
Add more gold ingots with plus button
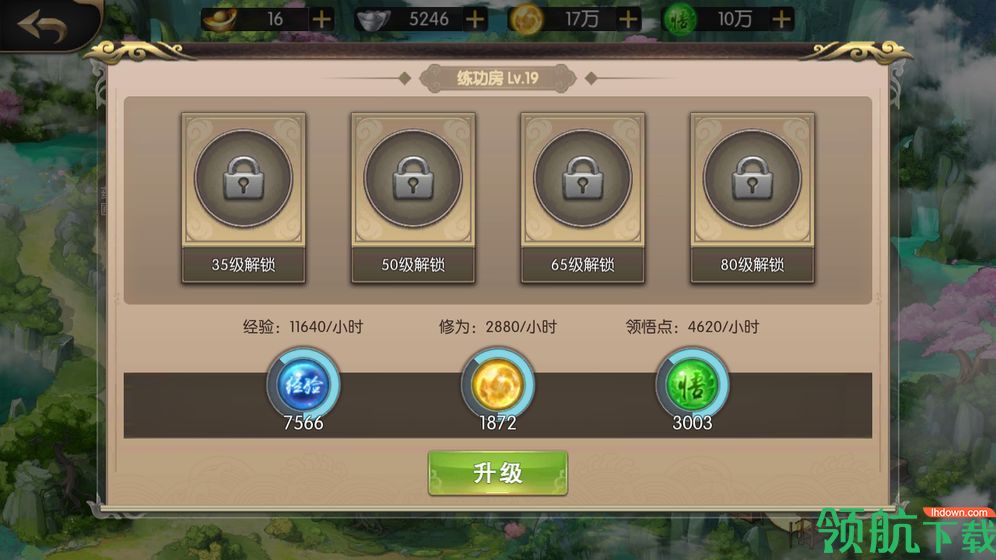[322, 19]
